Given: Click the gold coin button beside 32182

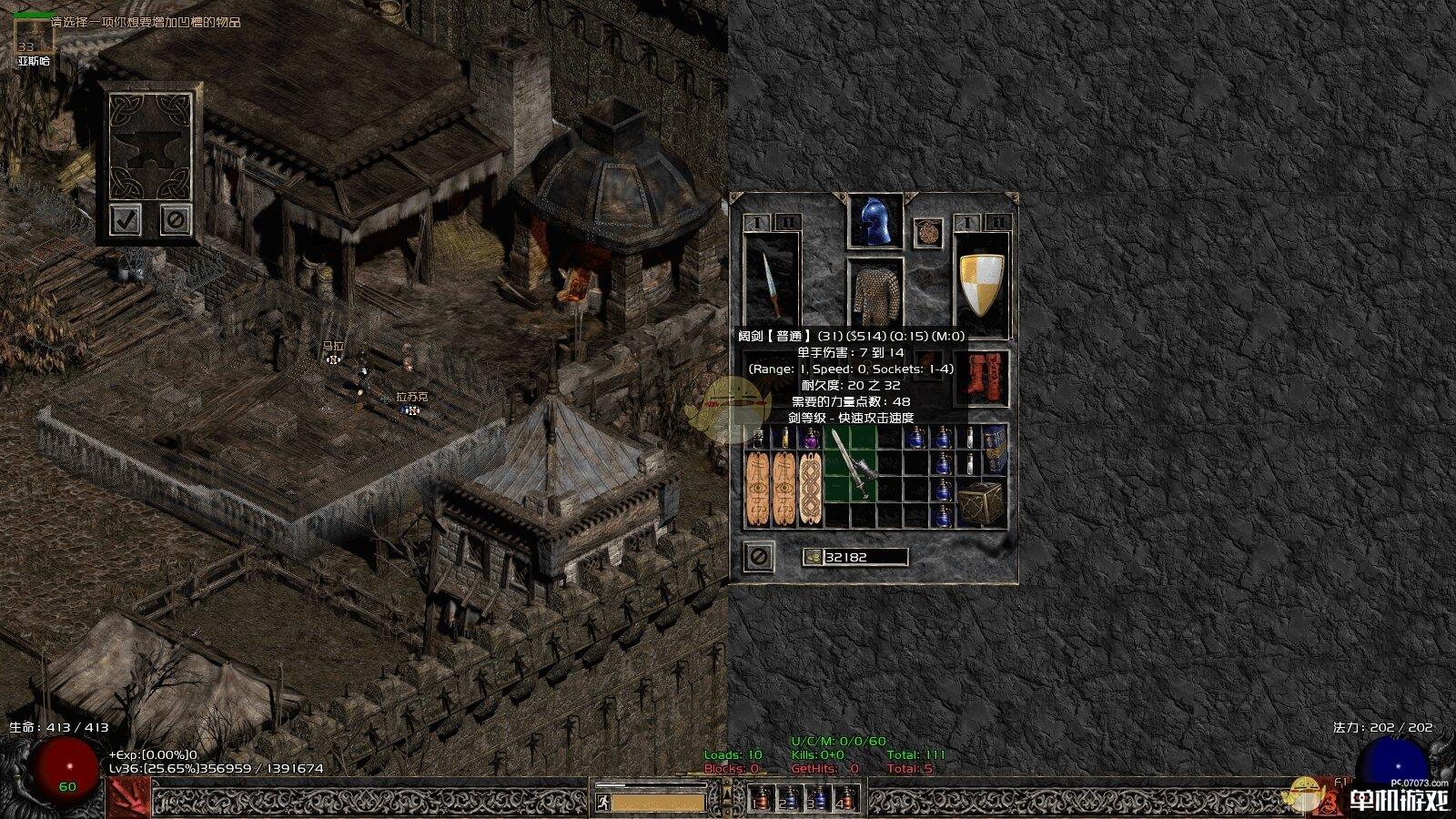Looking at the screenshot, I should point(812,557).
